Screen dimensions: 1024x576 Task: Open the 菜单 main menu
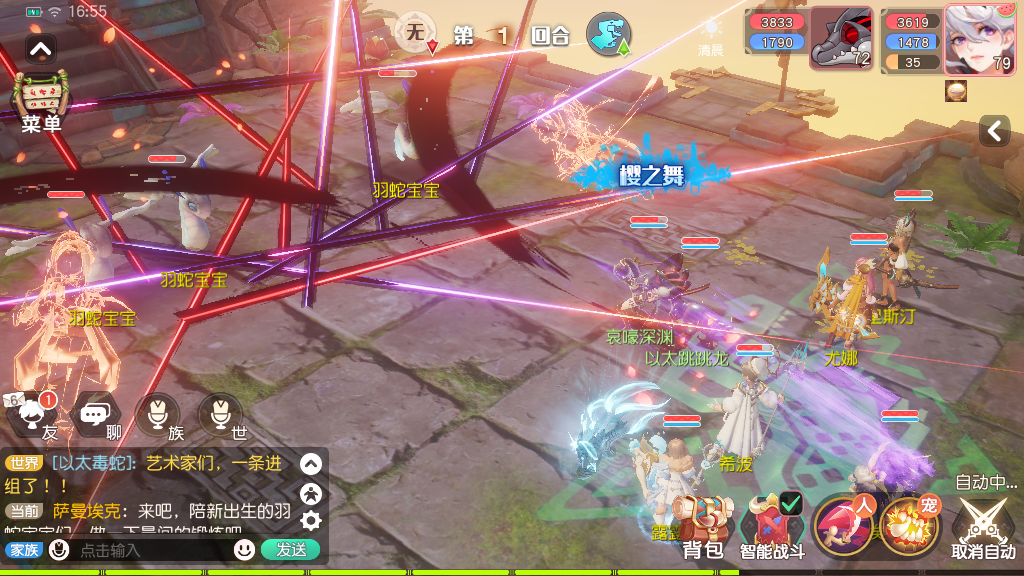point(41,101)
